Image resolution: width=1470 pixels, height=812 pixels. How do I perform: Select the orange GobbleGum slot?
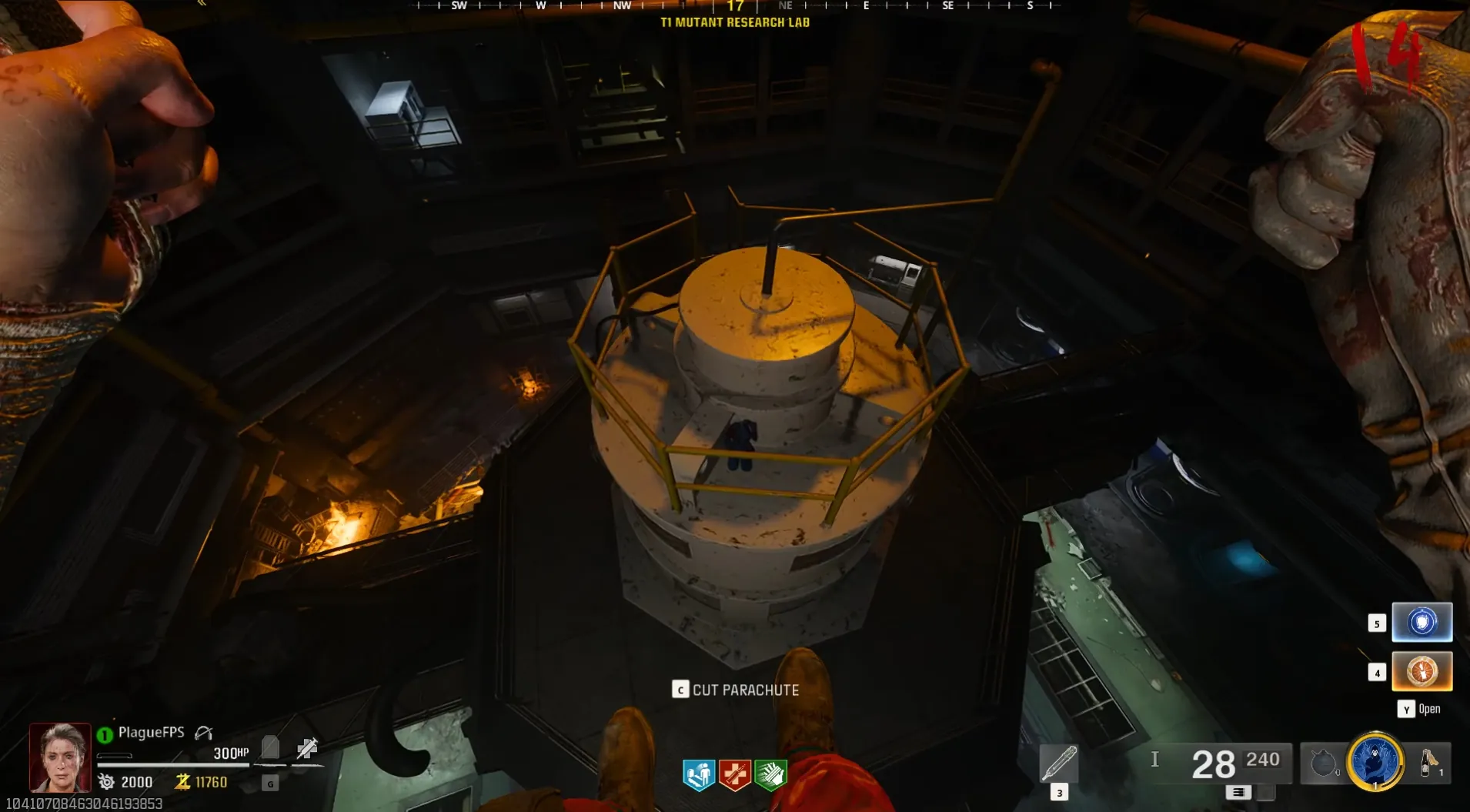click(1422, 671)
